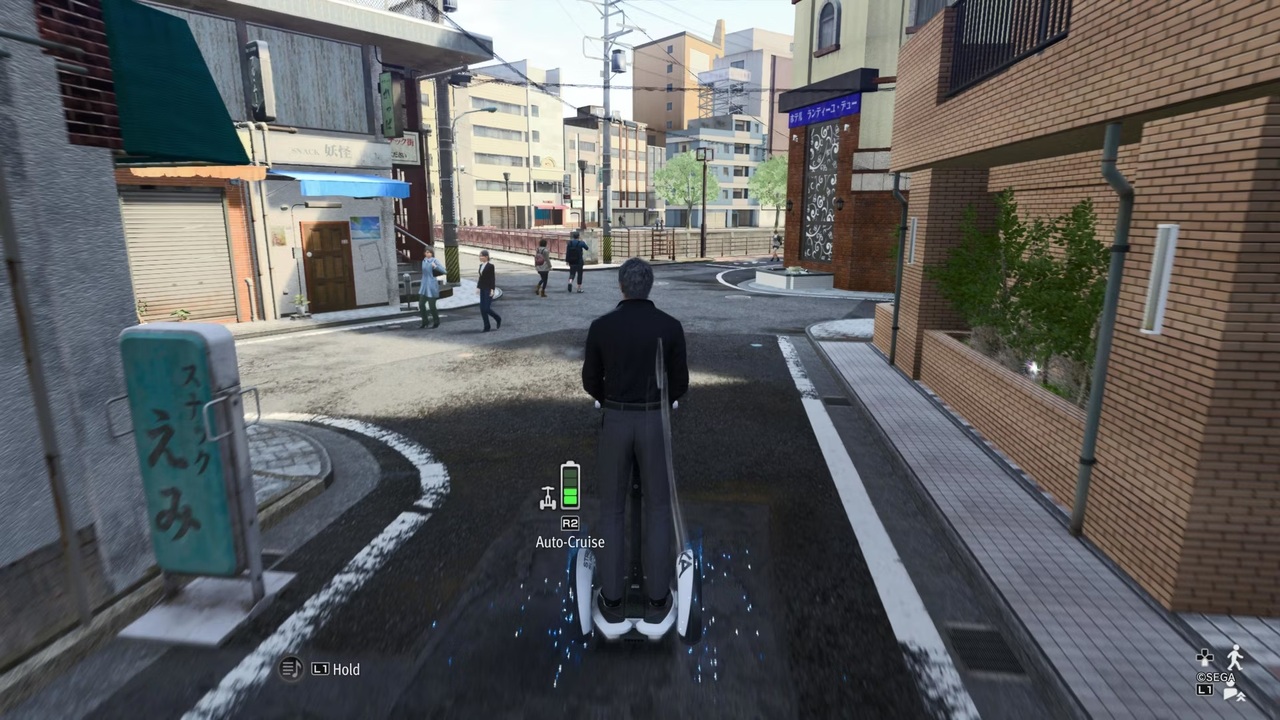The width and height of the screenshot is (1280, 720).
Task: Activate the Auto-Cruise label
Action: tap(570, 542)
